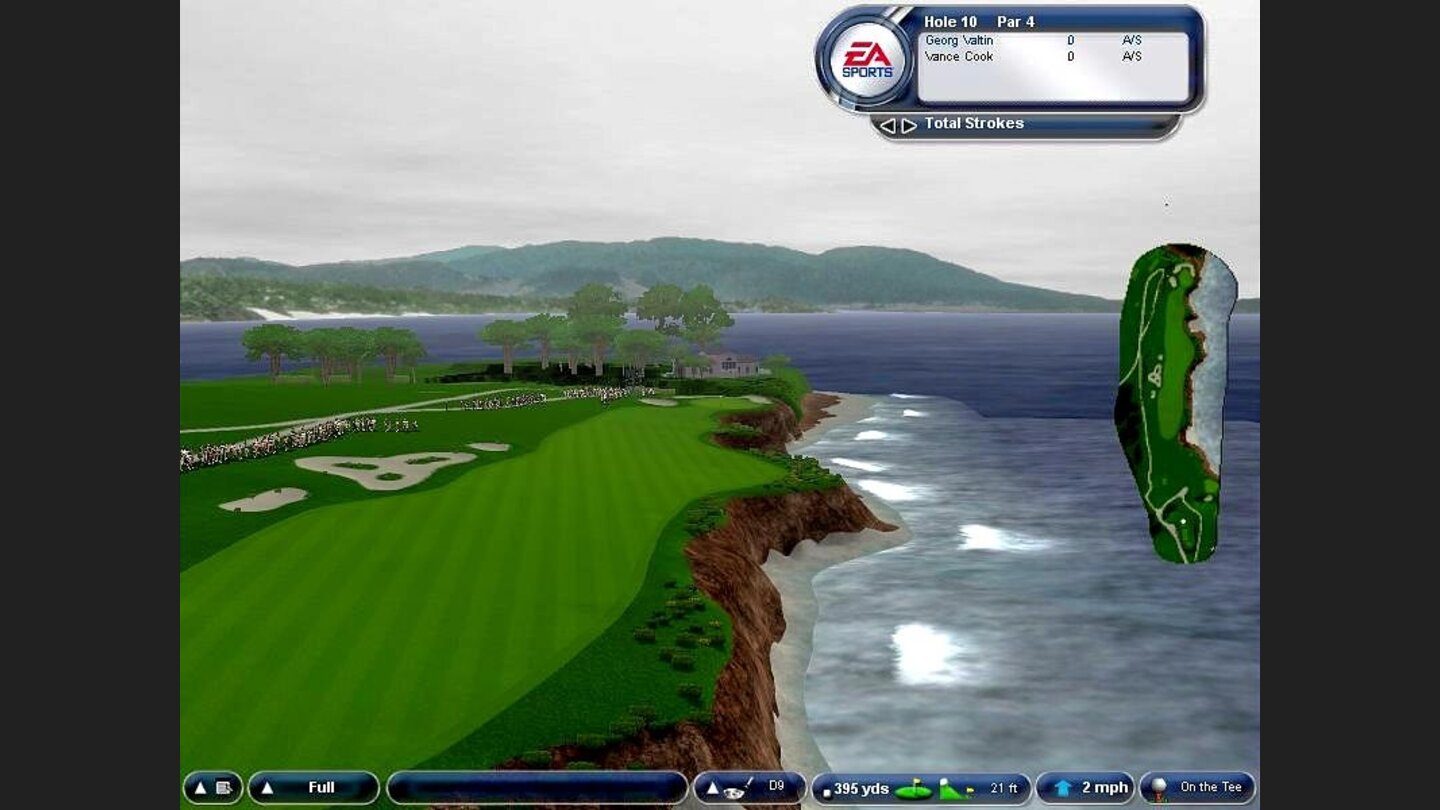Open the menu button with the list icon
Viewport: 1440px width, 810px height.
tap(212, 788)
